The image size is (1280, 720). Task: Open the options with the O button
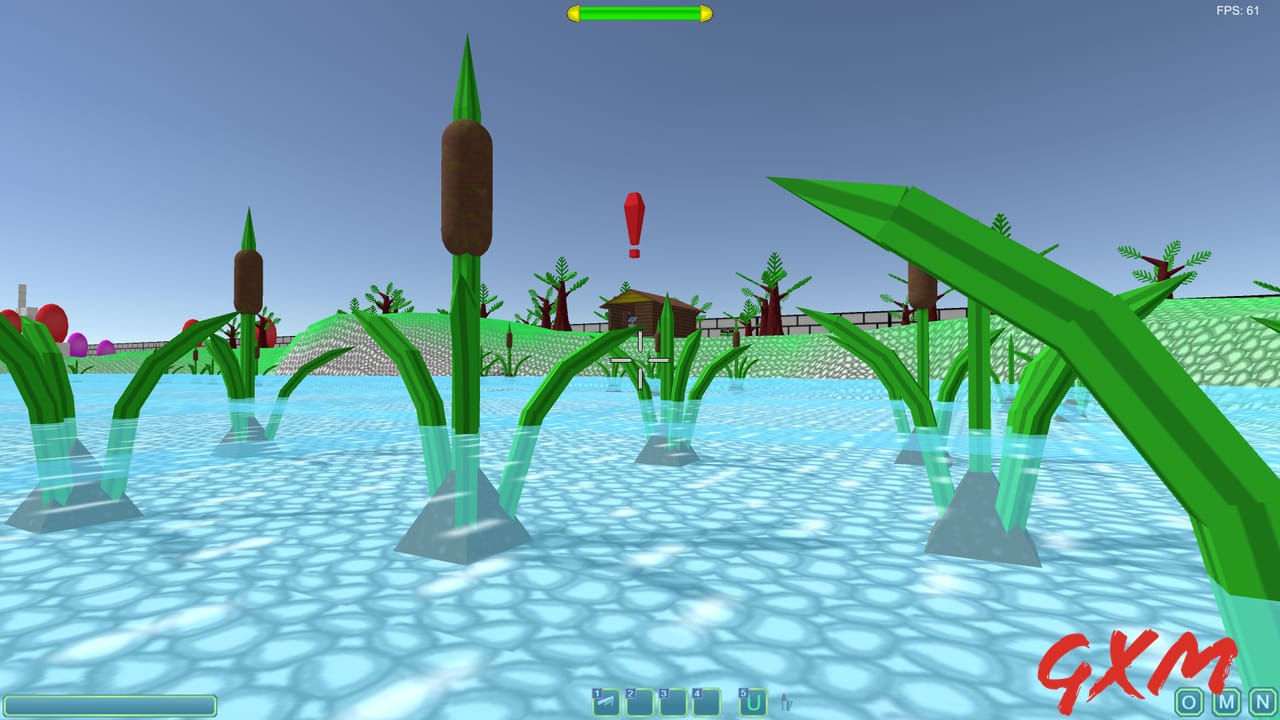1188,703
